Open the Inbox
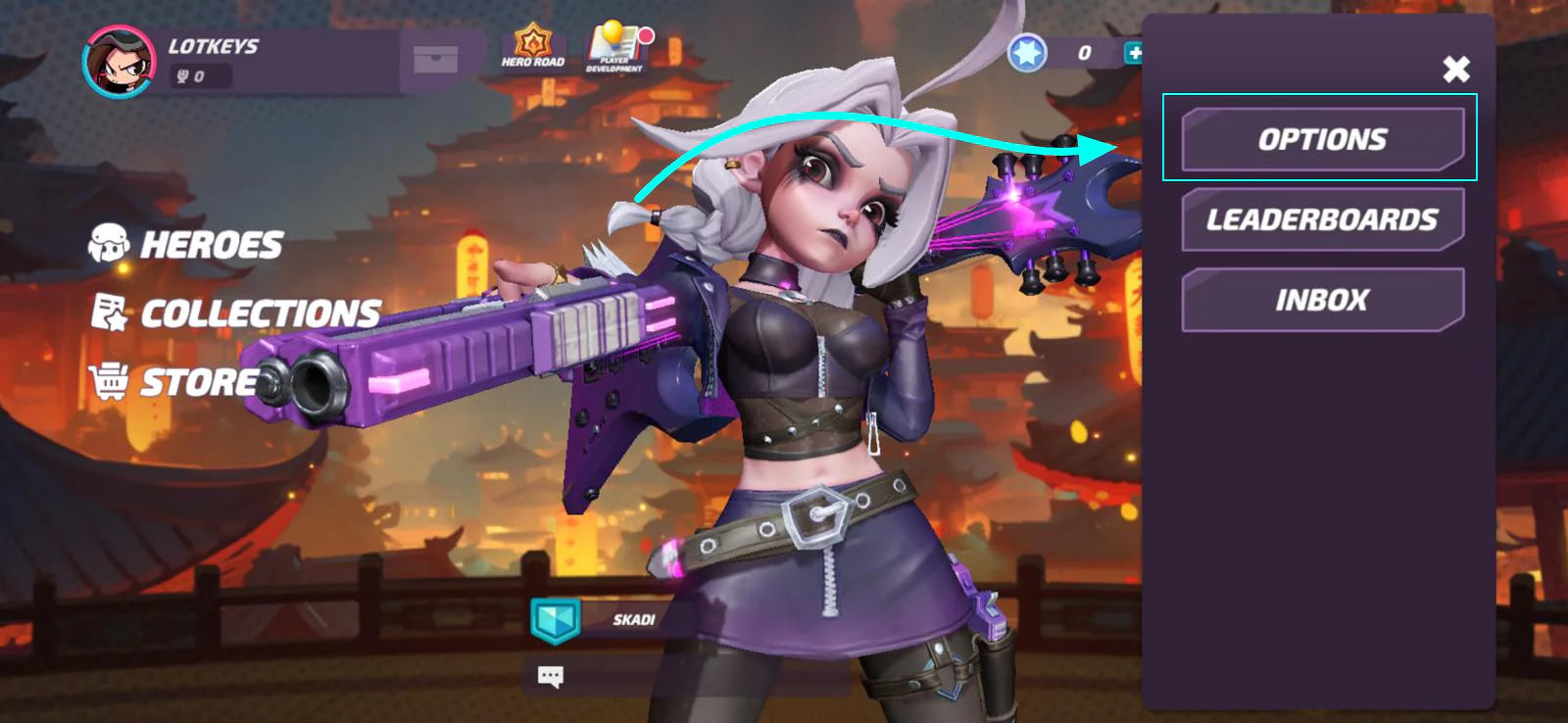1568x723 pixels. tap(1322, 300)
